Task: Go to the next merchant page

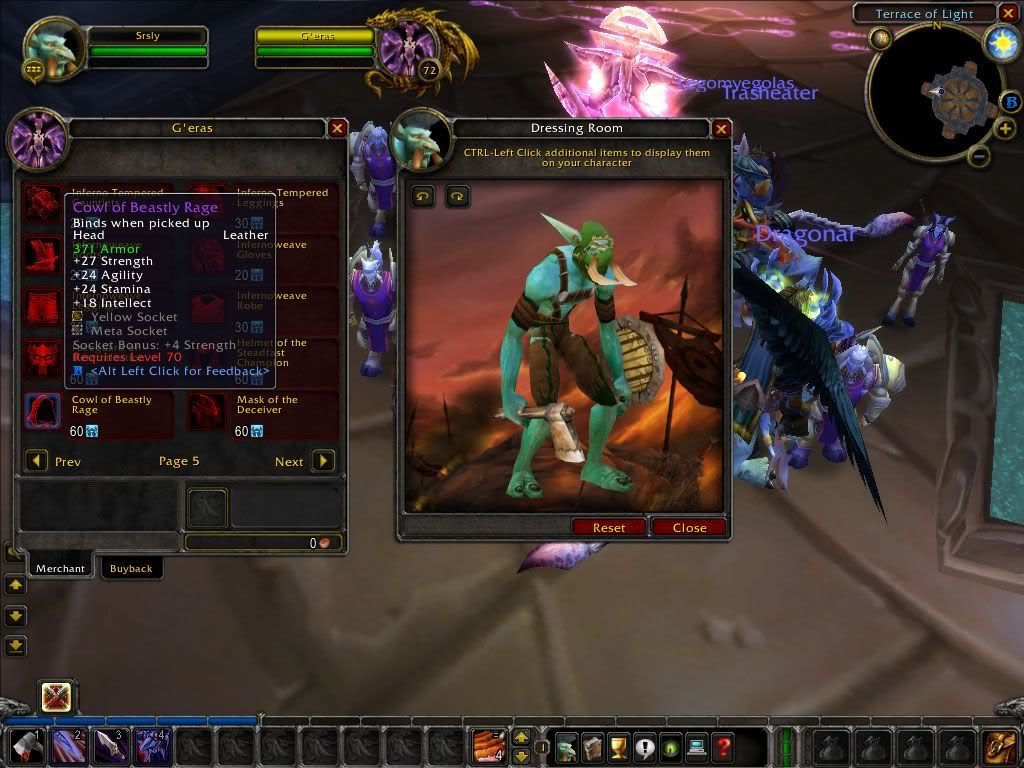Action: tap(323, 461)
